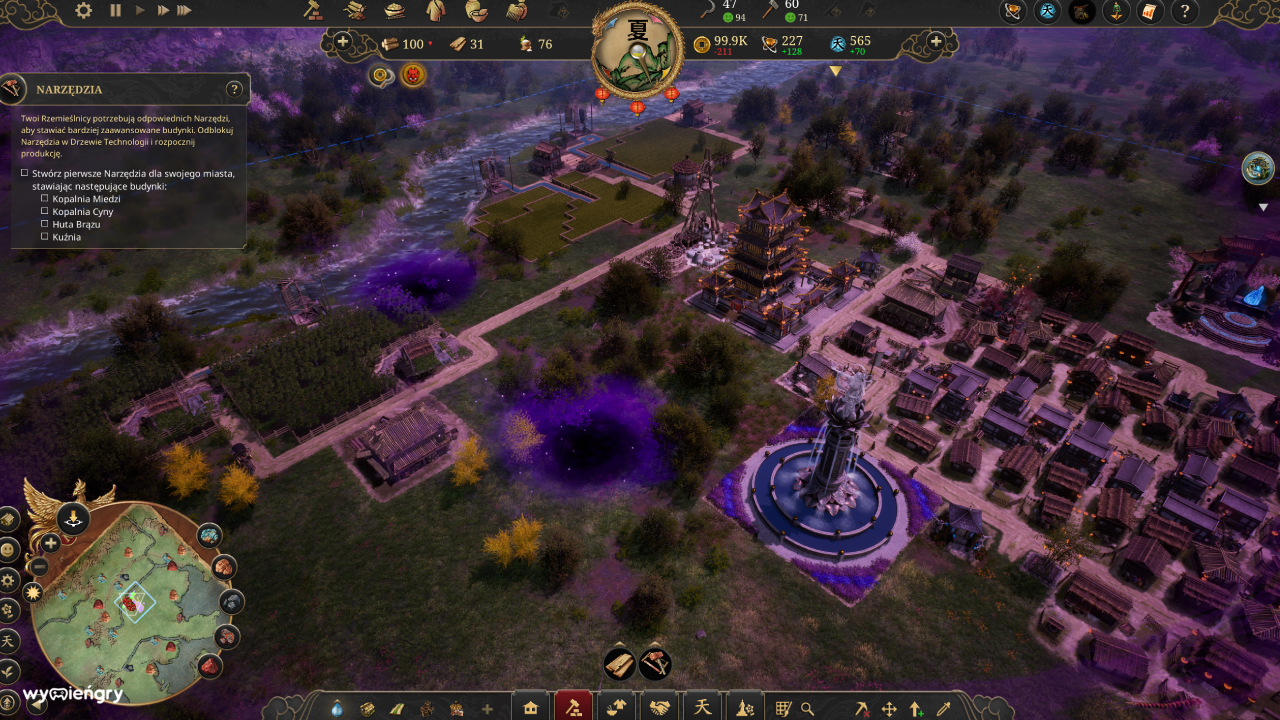This screenshot has width=1280, height=720.
Task: Open the trade handshake icon
Action: (x=659, y=706)
